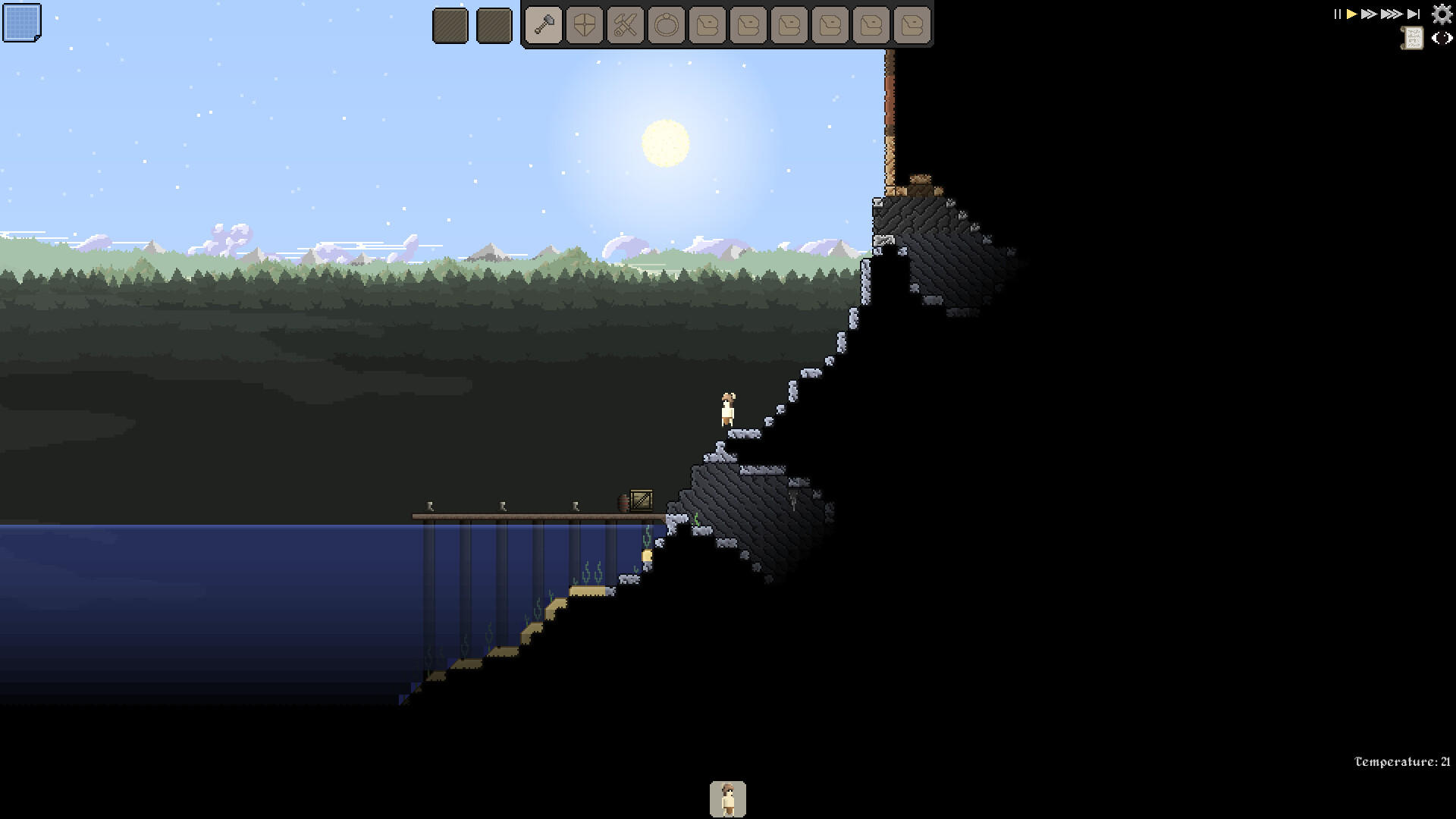
Task: Open the quest scroll icon
Action: click(x=1412, y=38)
